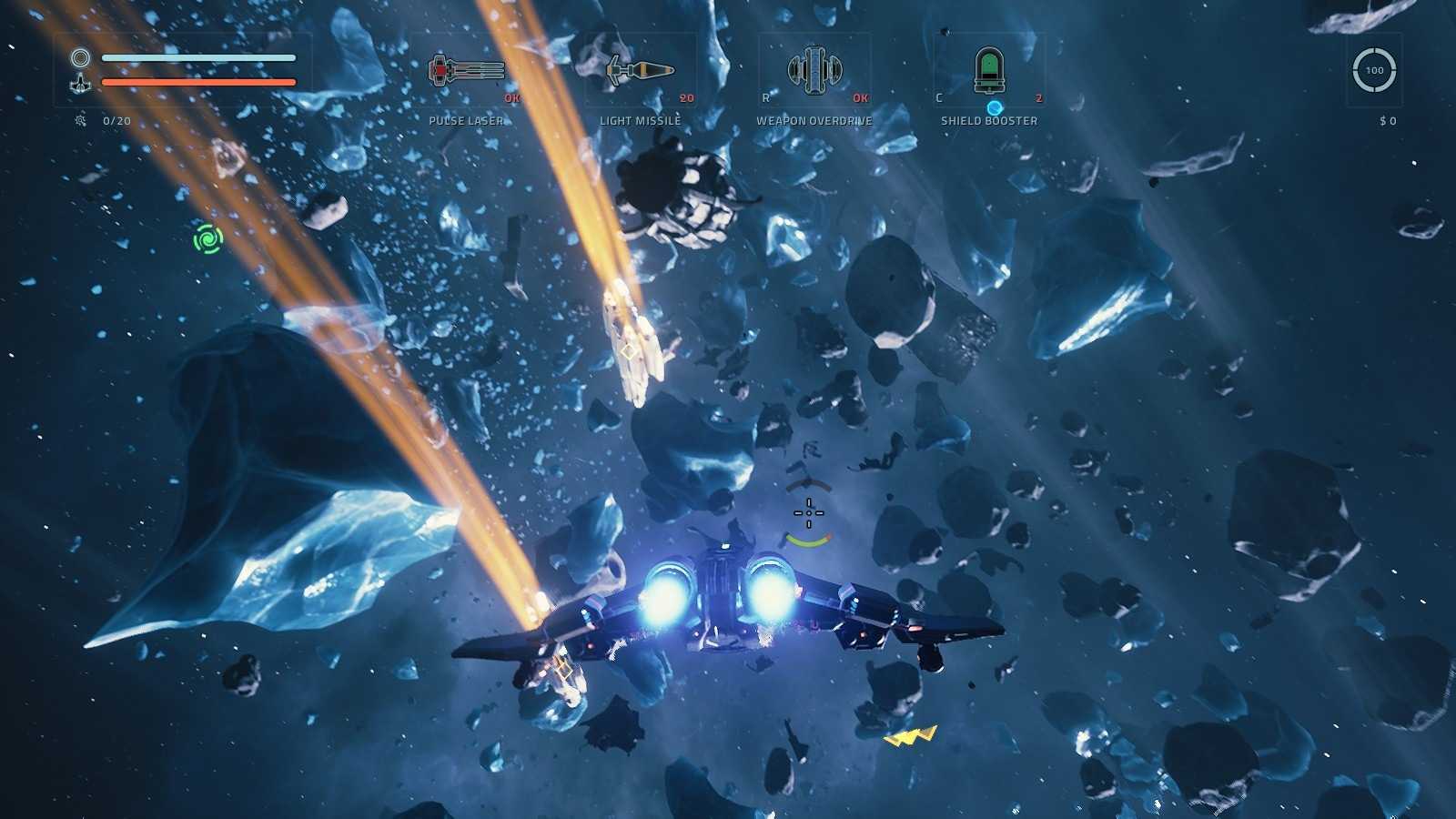Viewport: 1456px width, 819px height.
Task: Click the circular fuel gauge showing 100
Action: (x=1374, y=69)
